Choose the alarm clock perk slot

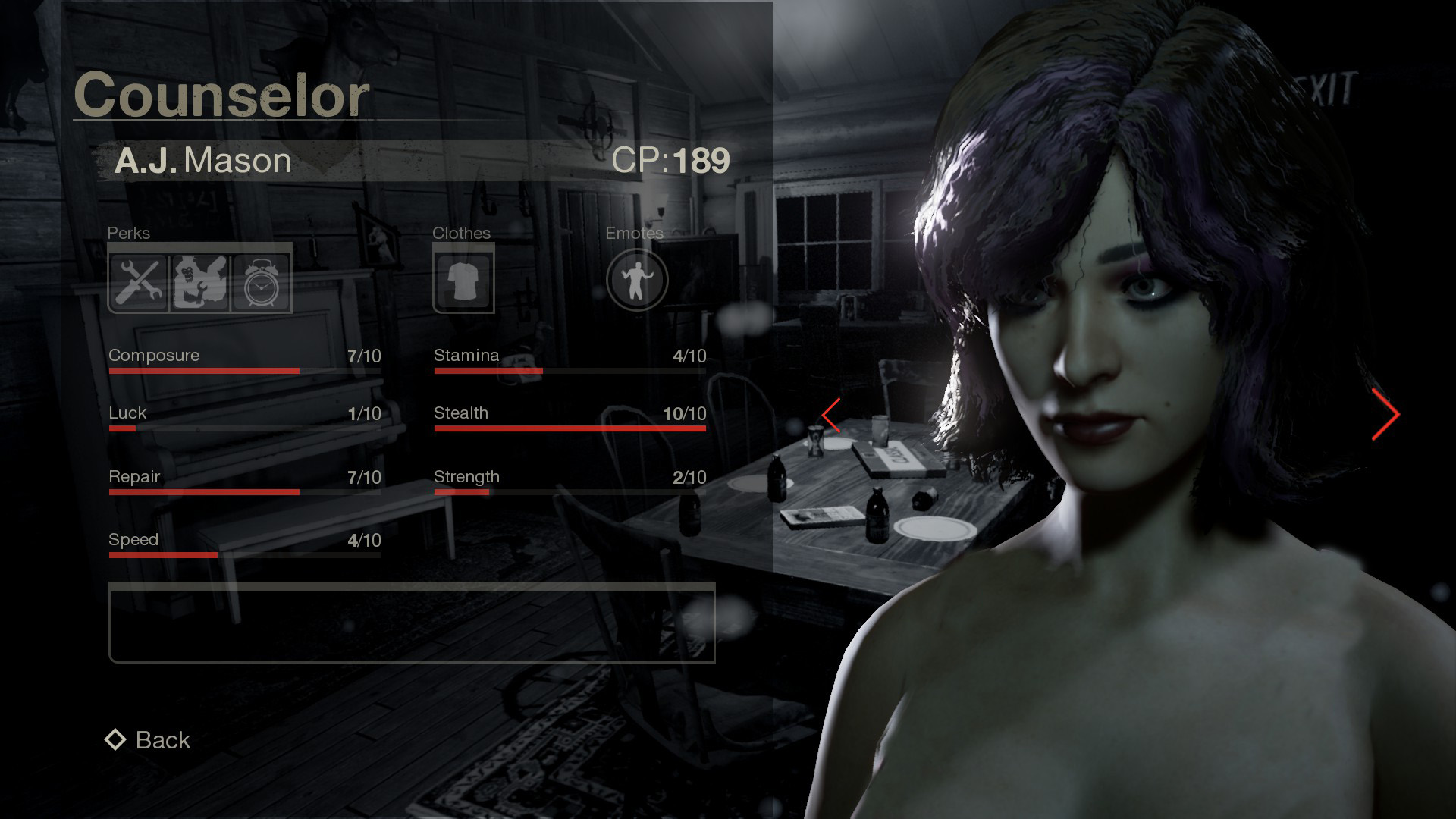(262, 282)
